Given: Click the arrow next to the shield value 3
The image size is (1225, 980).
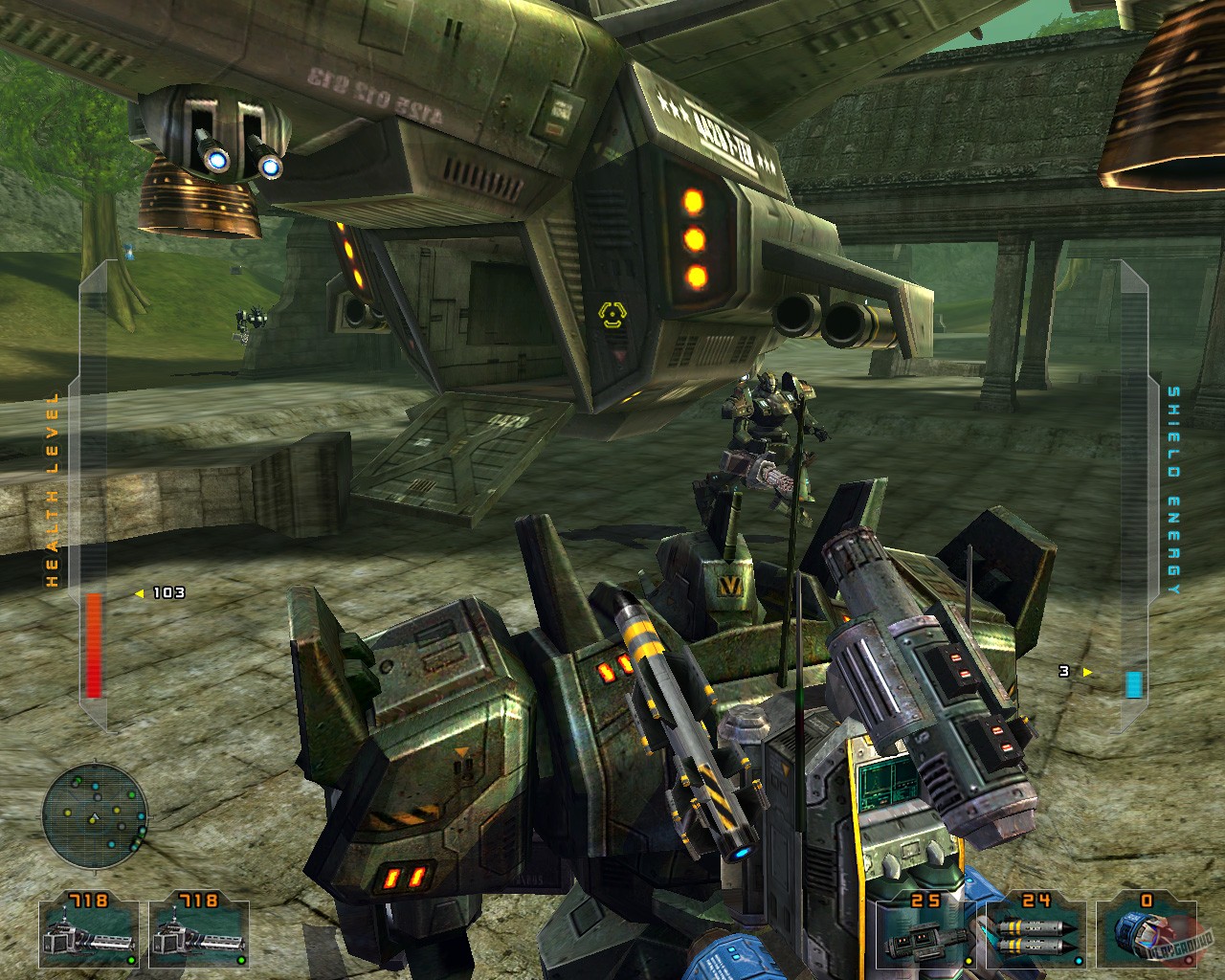Looking at the screenshot, I should pos(1087,673).
